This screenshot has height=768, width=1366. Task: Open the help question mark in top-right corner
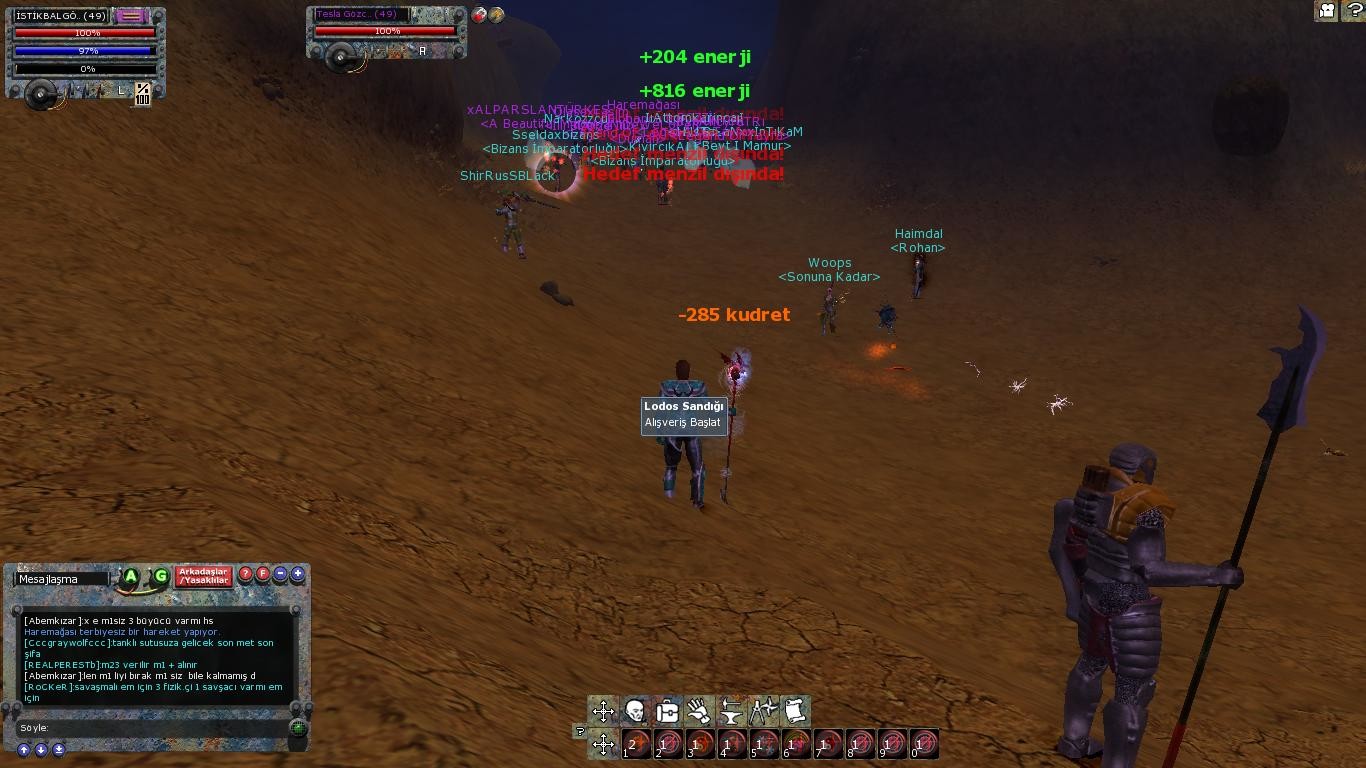pyautogui.click(x=1352, y=11)
